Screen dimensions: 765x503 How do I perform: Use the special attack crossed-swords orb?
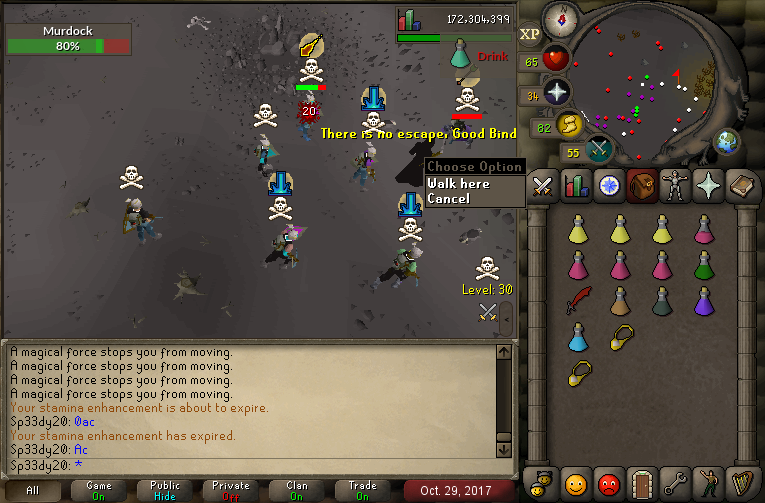click(x=600, y=150)
